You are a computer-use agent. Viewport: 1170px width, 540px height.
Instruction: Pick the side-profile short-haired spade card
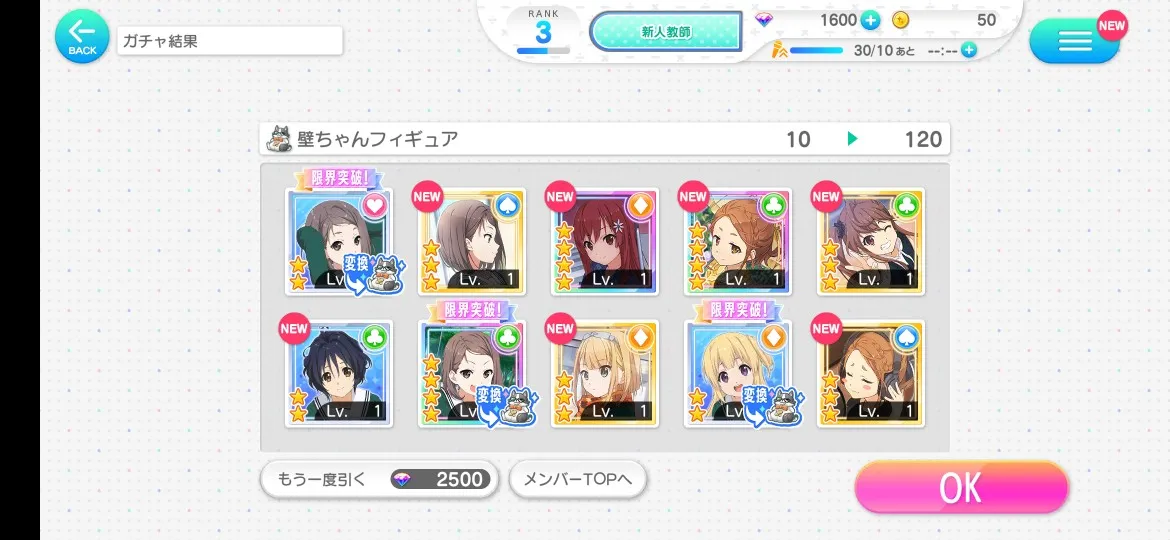pos(472,242)
